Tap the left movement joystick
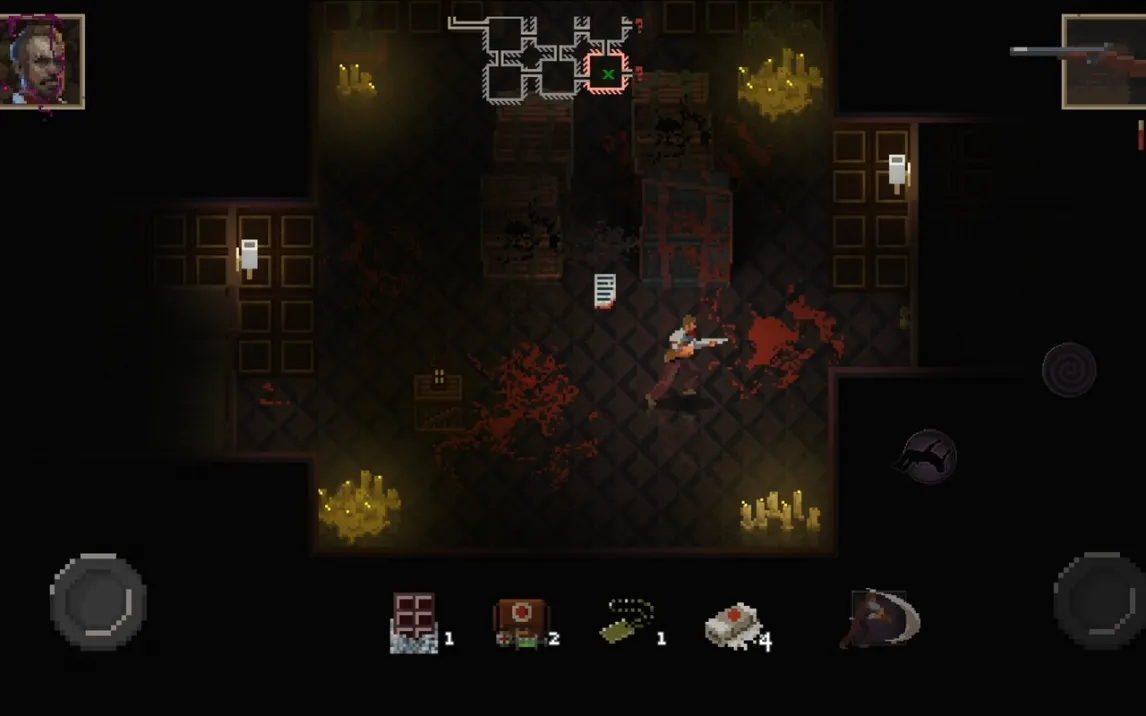 [98, 601]
